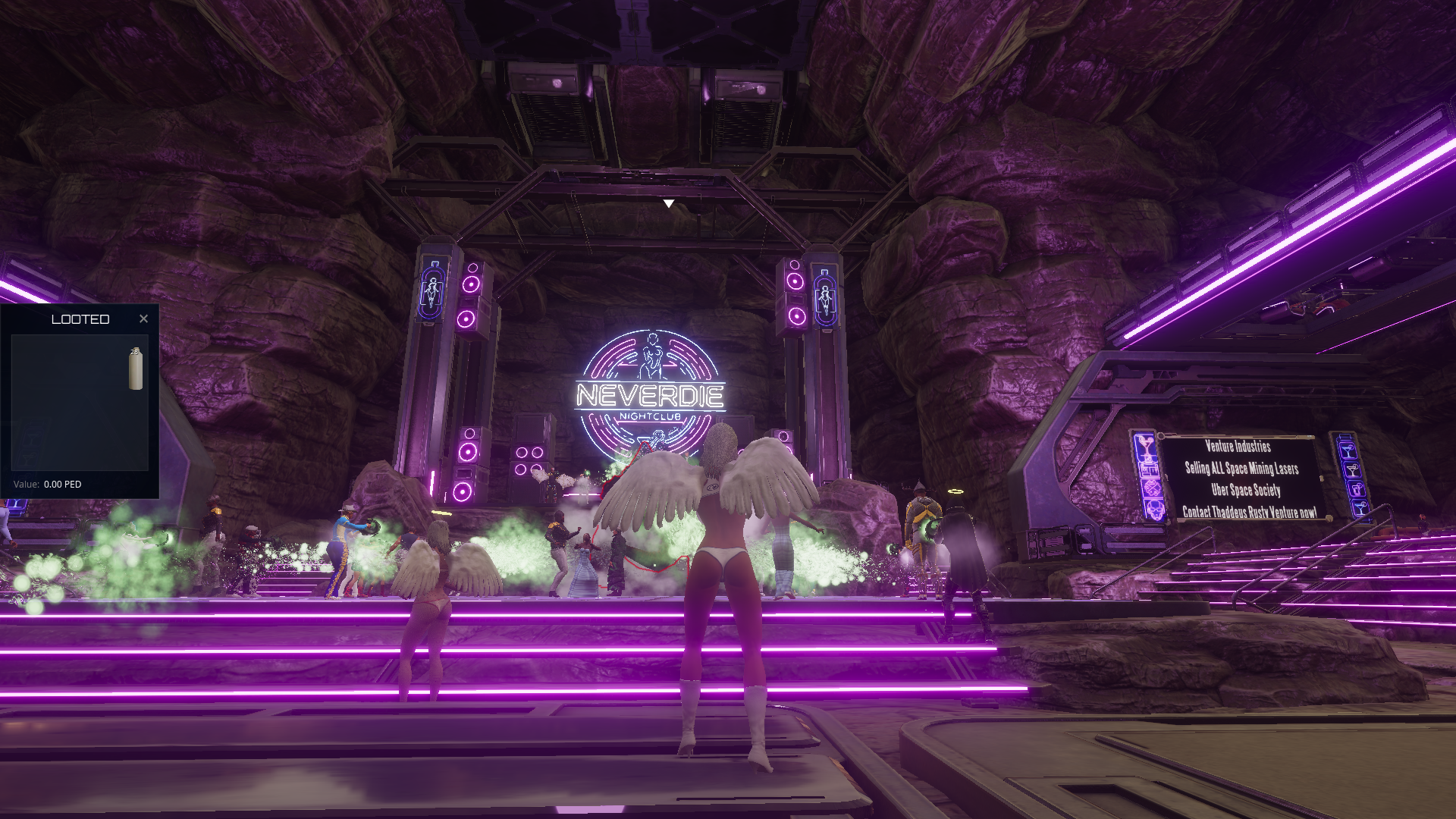Click the bottom martini neon icon on right panel

tap(1360, 508)
